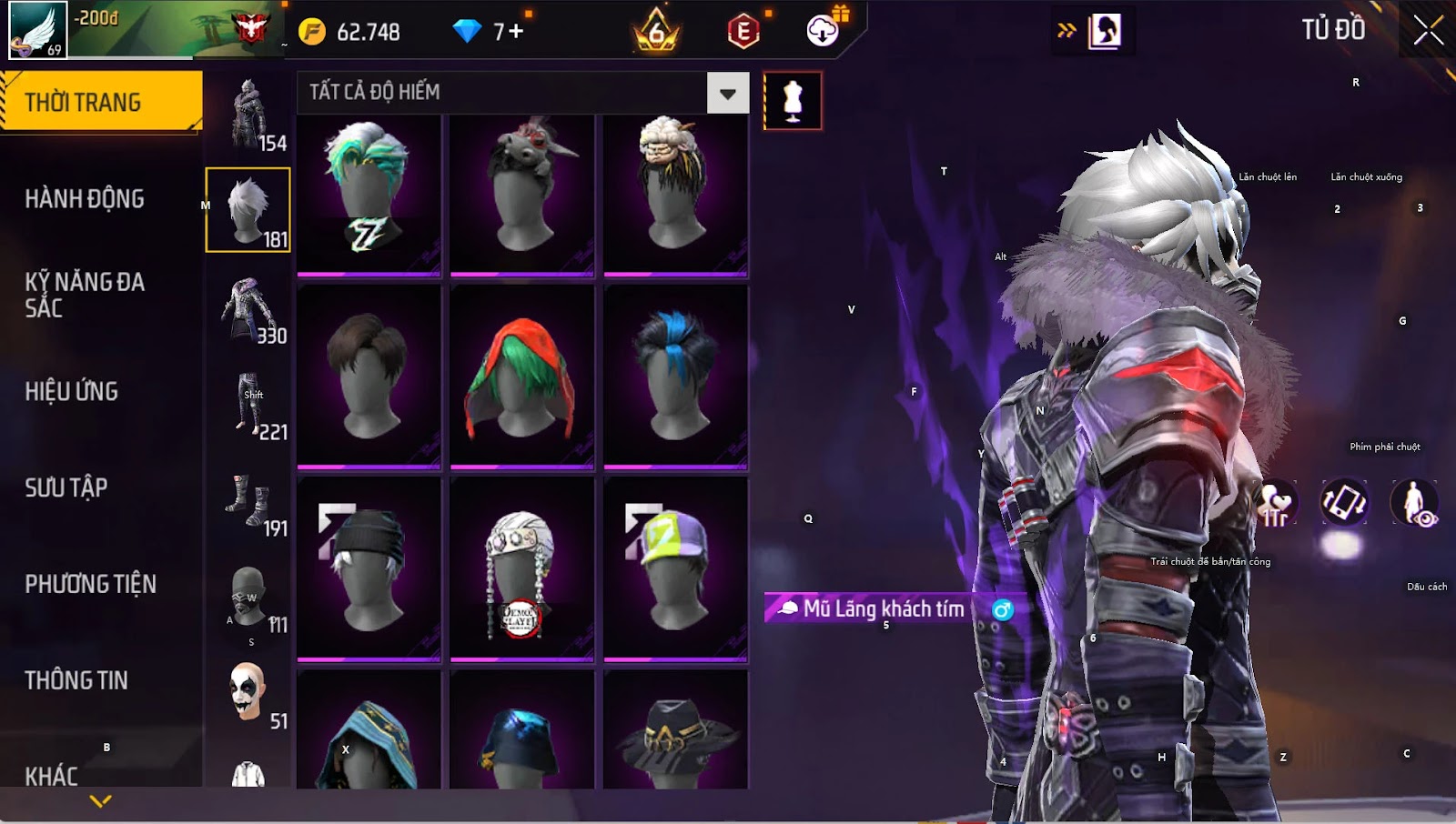Select the shoes category showing 191

(248, 503)
